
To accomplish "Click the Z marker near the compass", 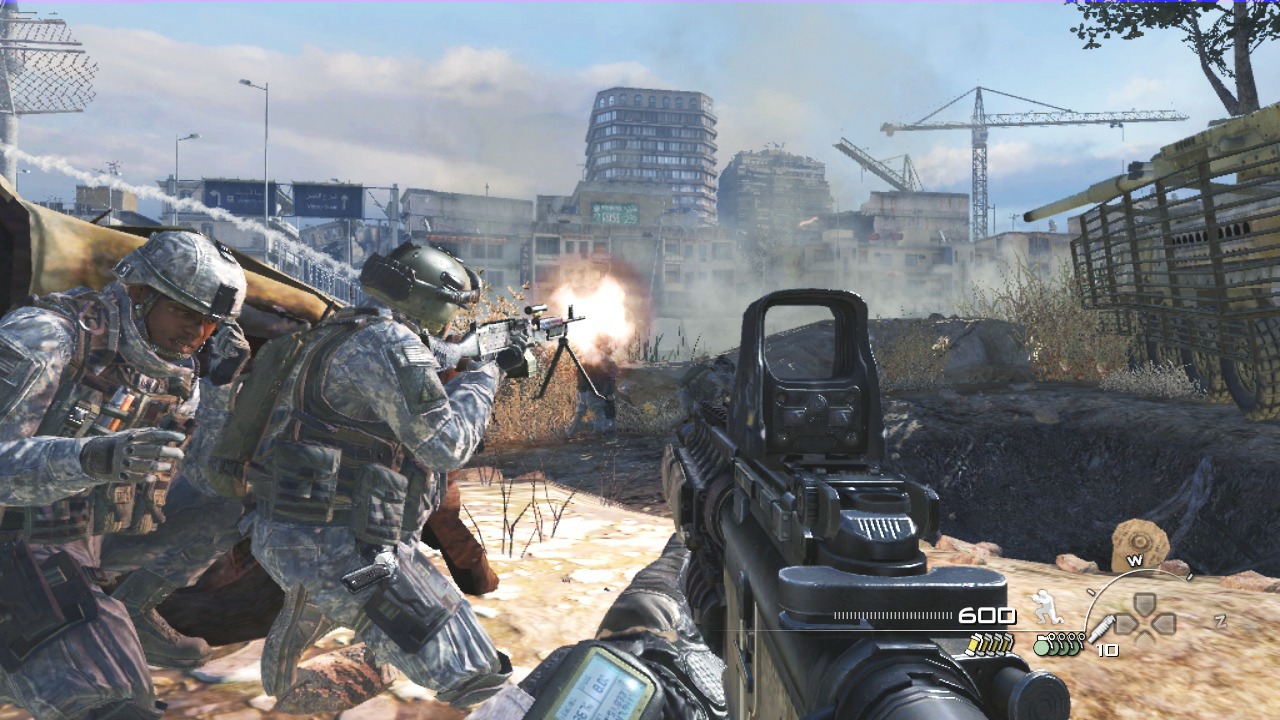I will tap(1220, 621).
